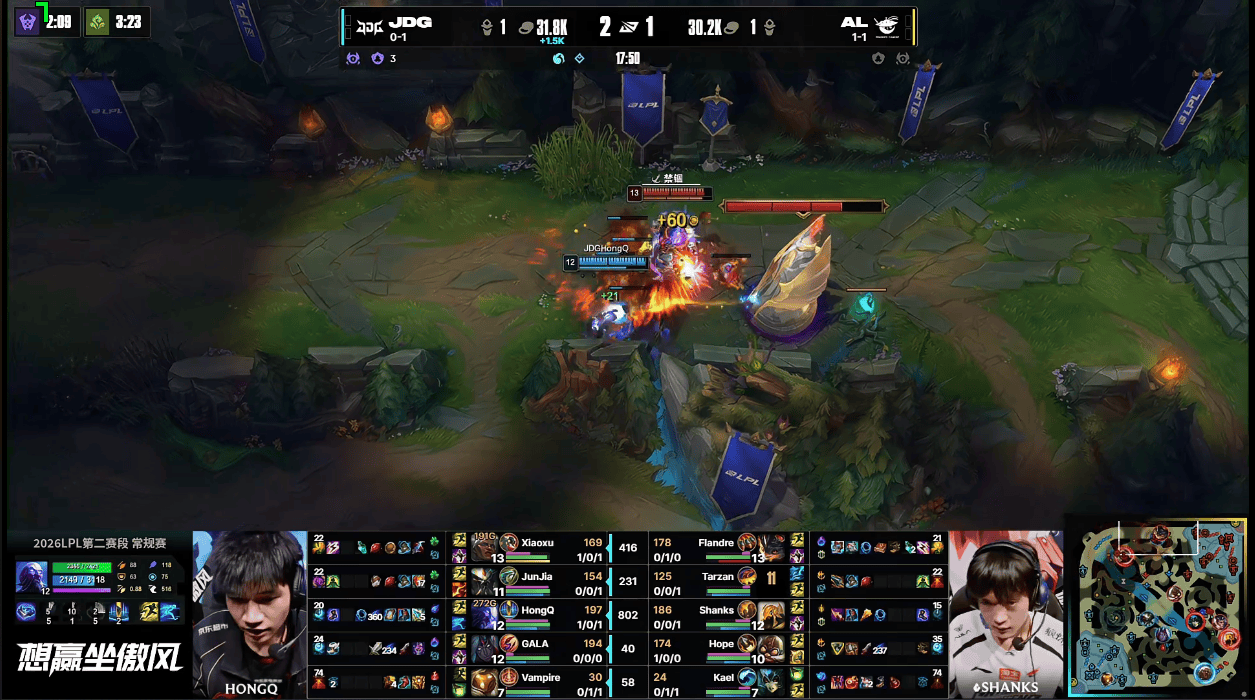Pick GALA's champion portrait in the scoreboard

click(x=486, y=646)
